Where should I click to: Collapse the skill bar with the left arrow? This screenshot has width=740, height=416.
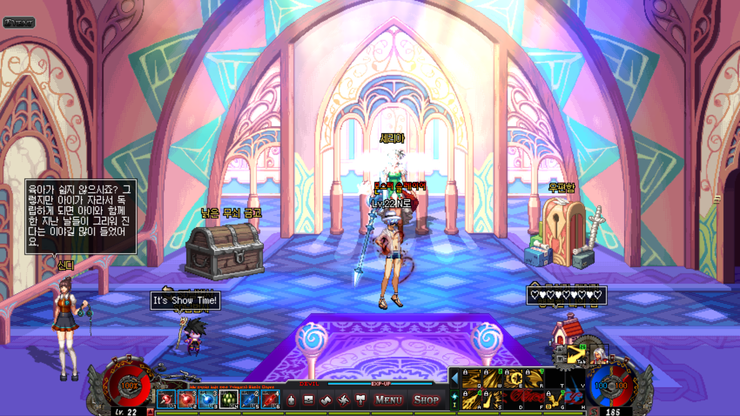[x=455, y=378]
